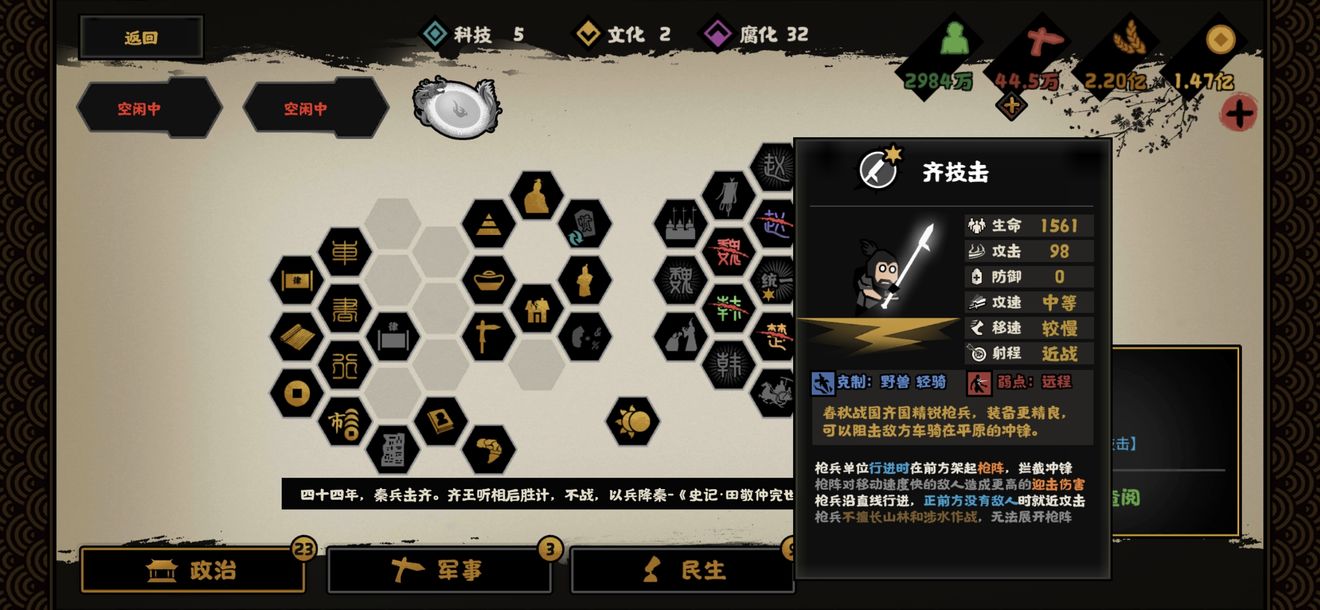This screenshot has height=610, width=1320.
Task: Switch to the 军事 military tab
Action: pyautogui.click(x=439, y=570)
